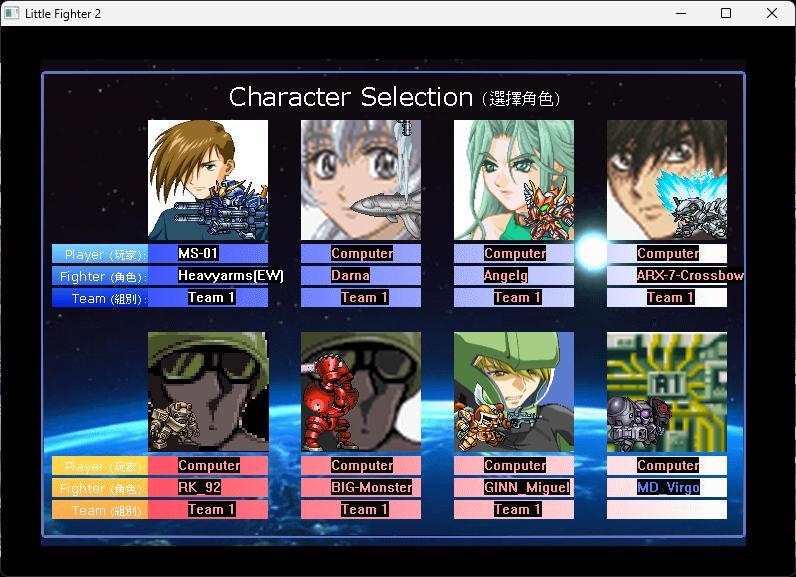796x577 pixels.
Task: Choose the Darna fighter portrait
Action: (361, 180)
